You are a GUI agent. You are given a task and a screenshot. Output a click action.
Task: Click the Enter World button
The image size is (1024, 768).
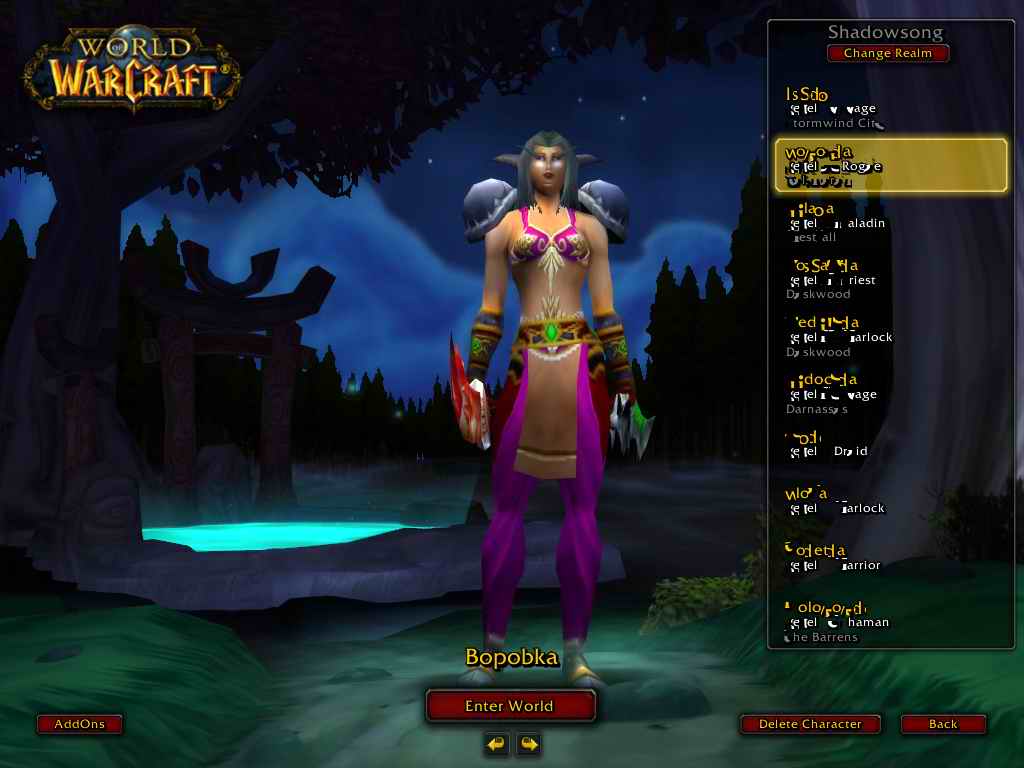coord(510,706)
